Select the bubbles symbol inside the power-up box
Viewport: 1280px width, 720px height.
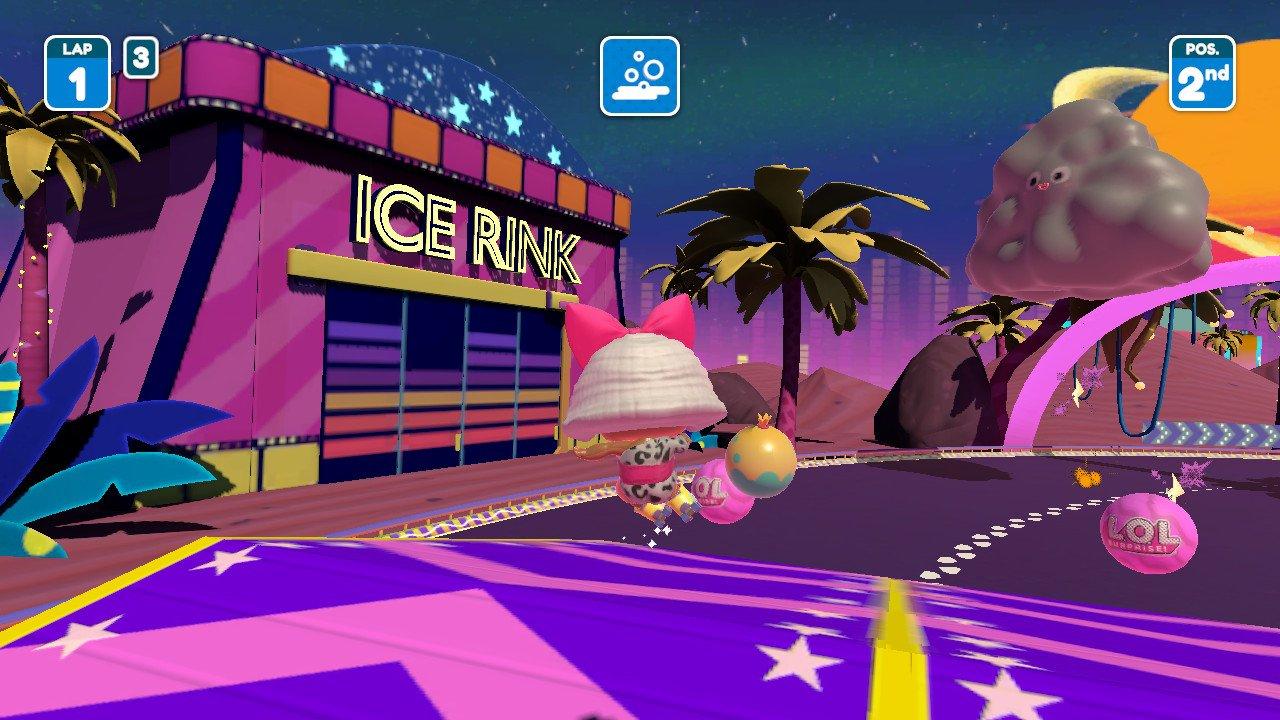coord(641,66)
